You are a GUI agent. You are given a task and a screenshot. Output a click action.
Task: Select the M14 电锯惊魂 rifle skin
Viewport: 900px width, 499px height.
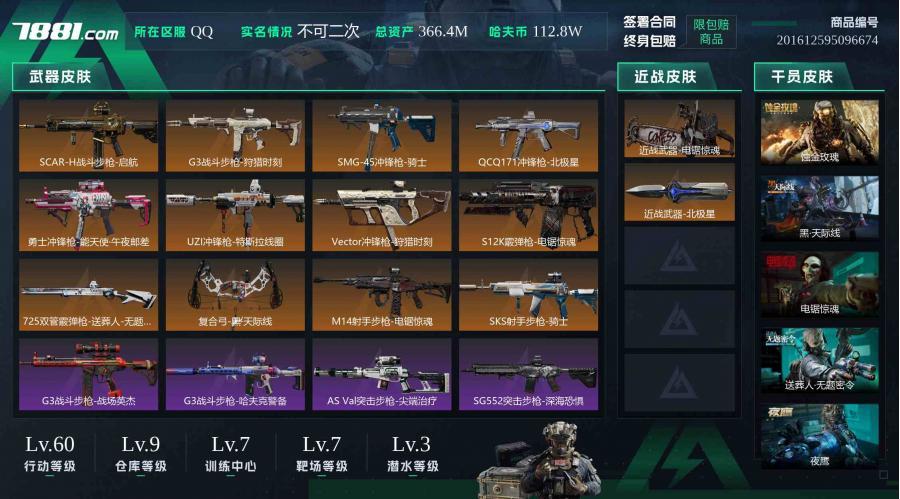382,294
